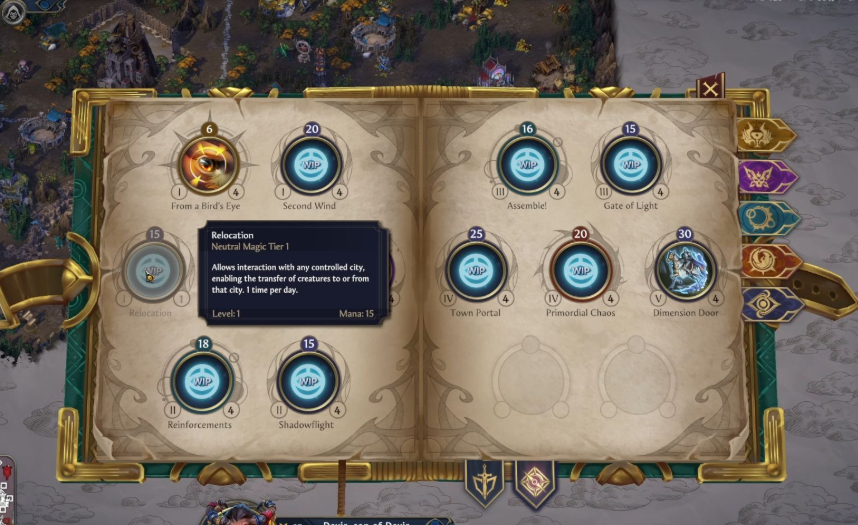The height and width of the screenshot is (525, 858).
Task: Choose the Dimension Door spell
Action: tap(686, 270)
